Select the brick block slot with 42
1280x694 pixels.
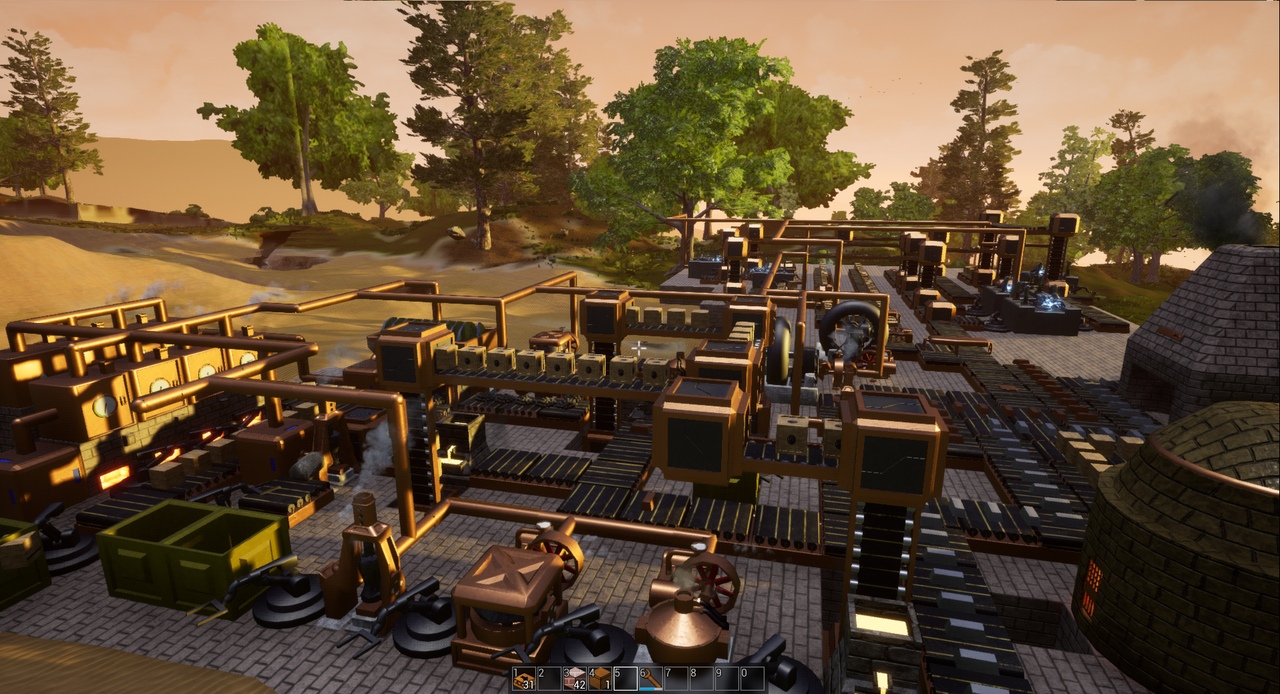[575, 679]
